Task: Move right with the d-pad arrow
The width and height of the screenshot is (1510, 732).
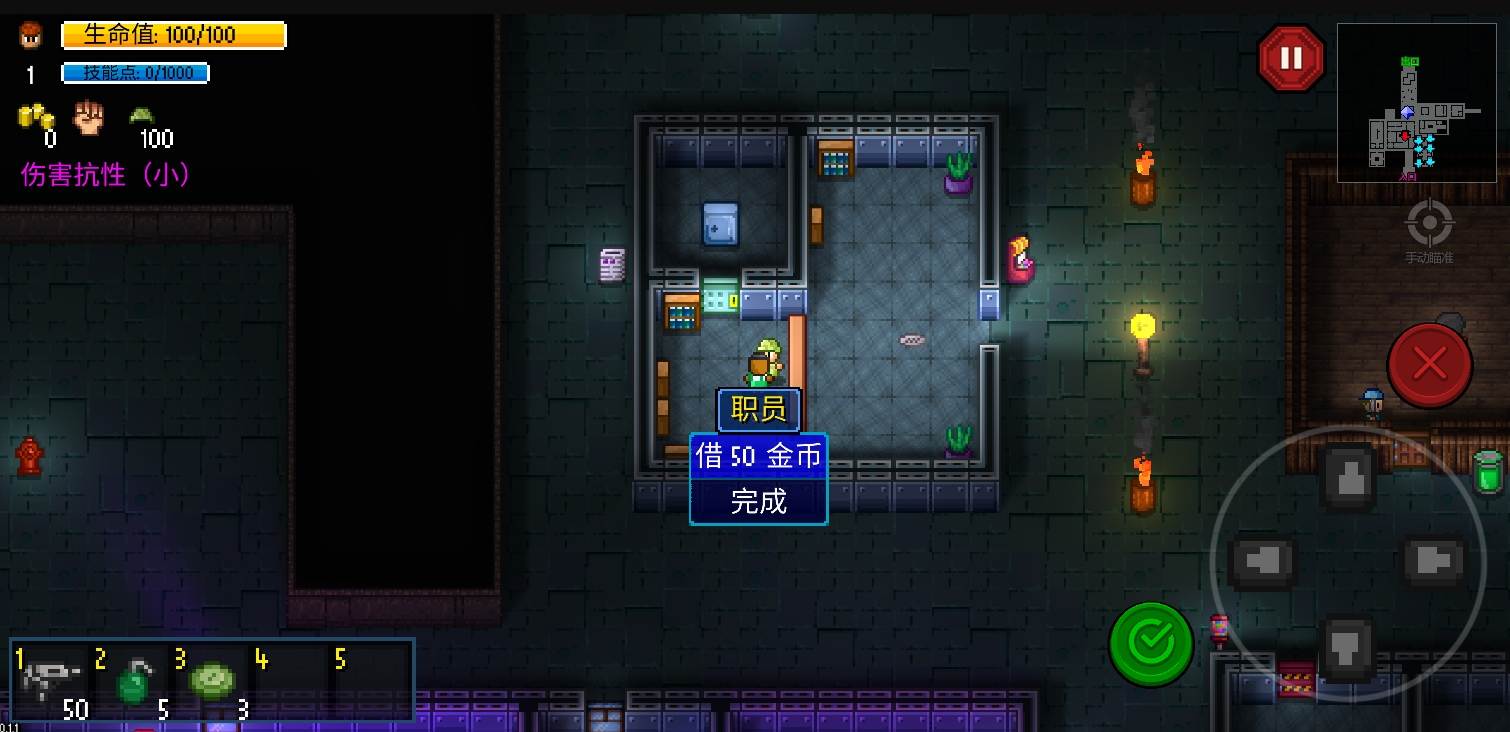Action: click(x=1432, y=561)
